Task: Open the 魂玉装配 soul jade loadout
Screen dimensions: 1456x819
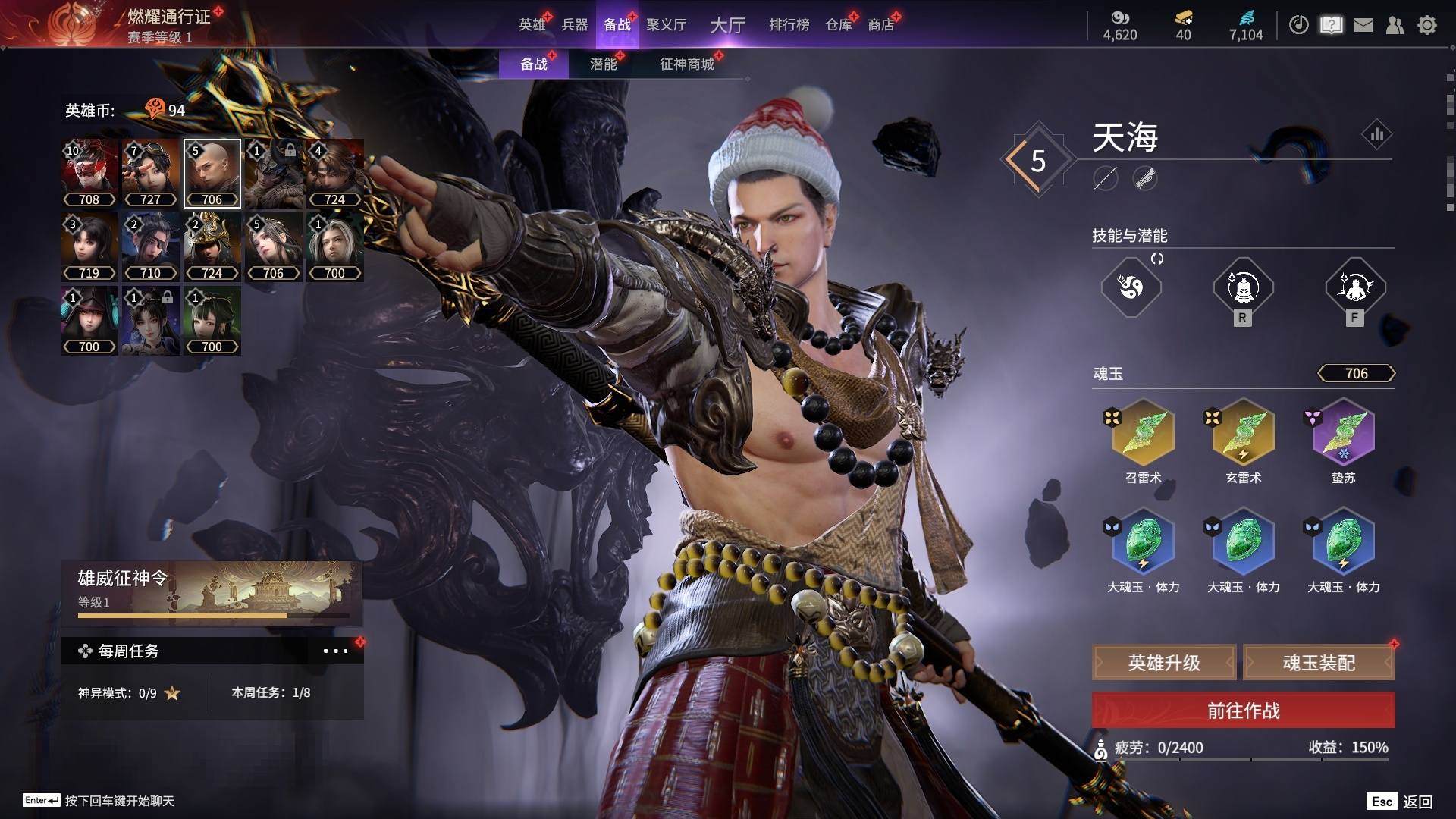Action: click(1319, 663)
